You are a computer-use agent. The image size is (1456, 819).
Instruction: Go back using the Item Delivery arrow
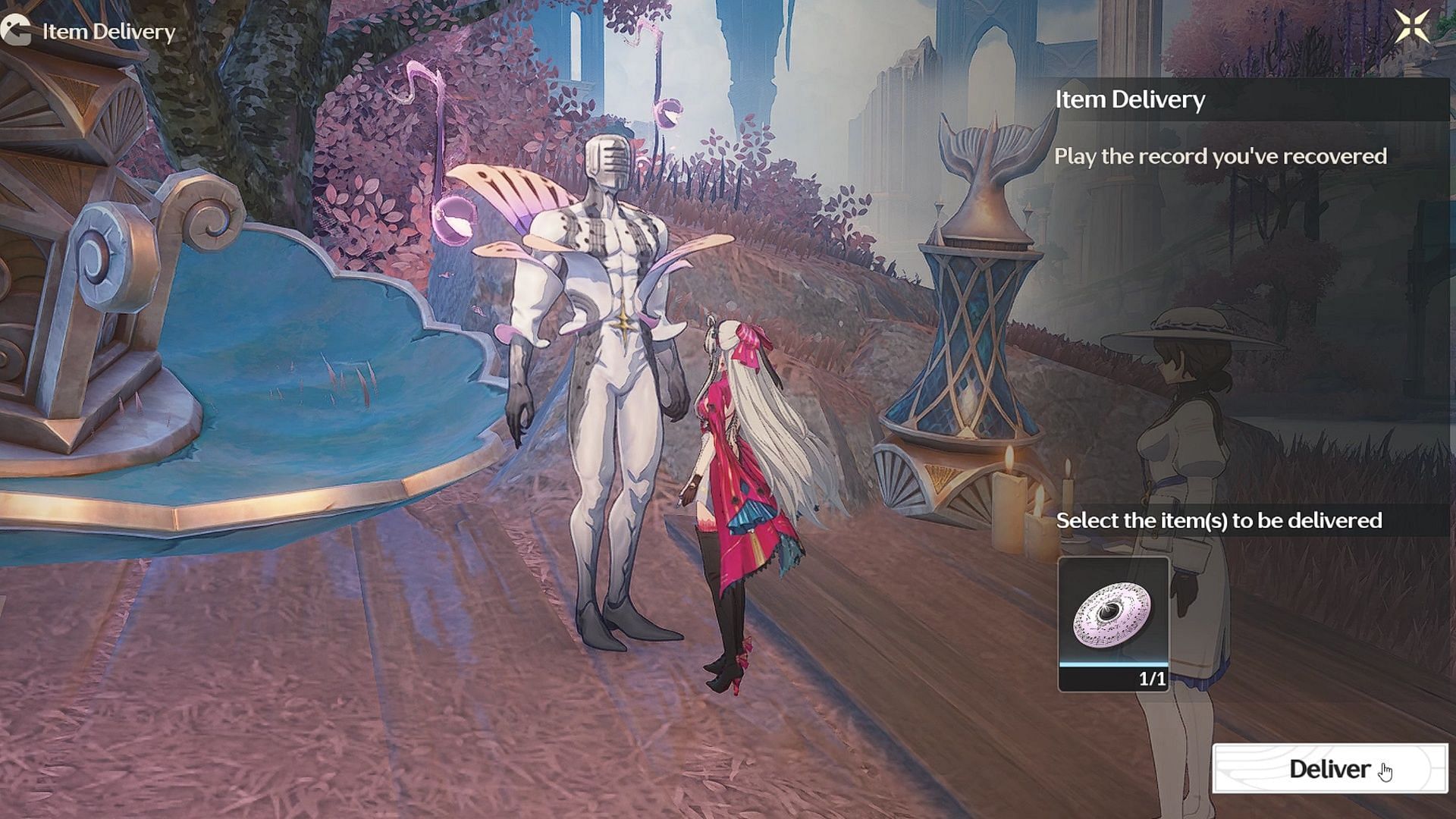click(16, 31)
